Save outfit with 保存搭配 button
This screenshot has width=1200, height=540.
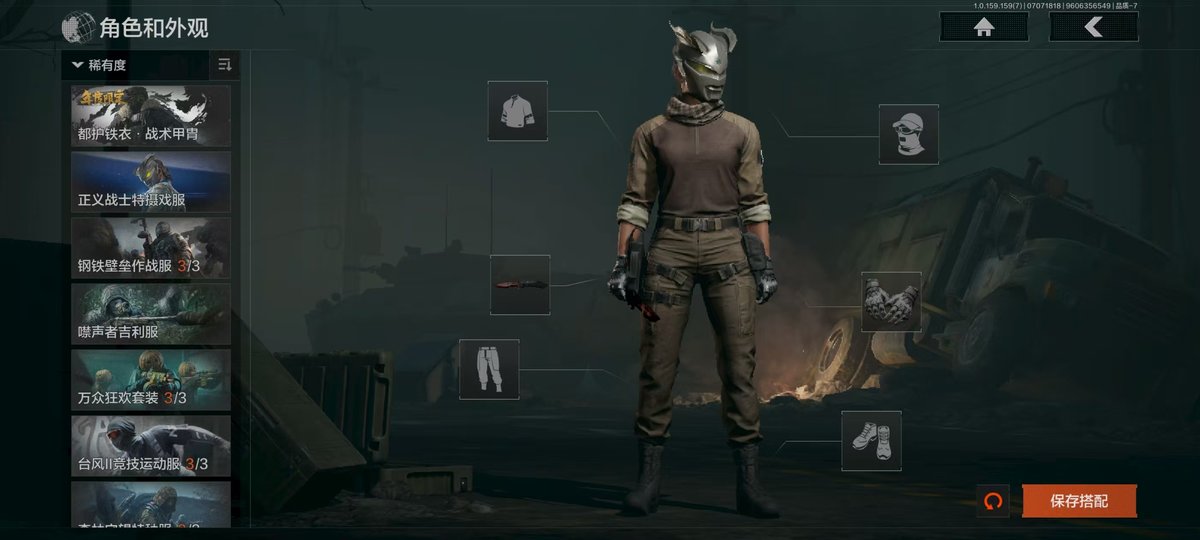pyautogui.click(x=1079, y=500)
